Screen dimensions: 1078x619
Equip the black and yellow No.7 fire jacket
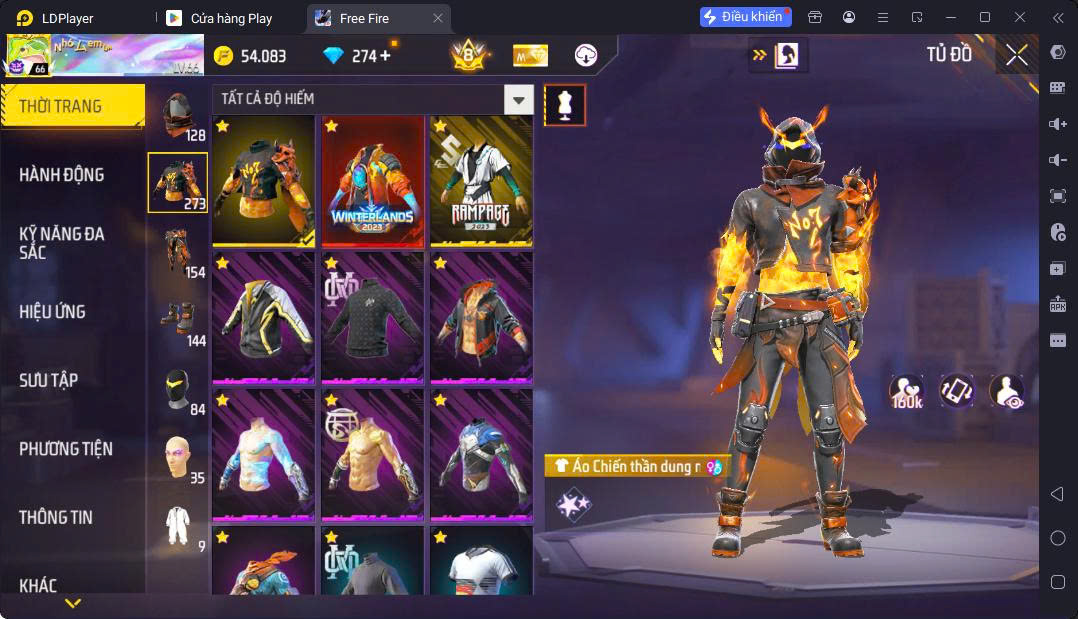[x=264, y=181]
